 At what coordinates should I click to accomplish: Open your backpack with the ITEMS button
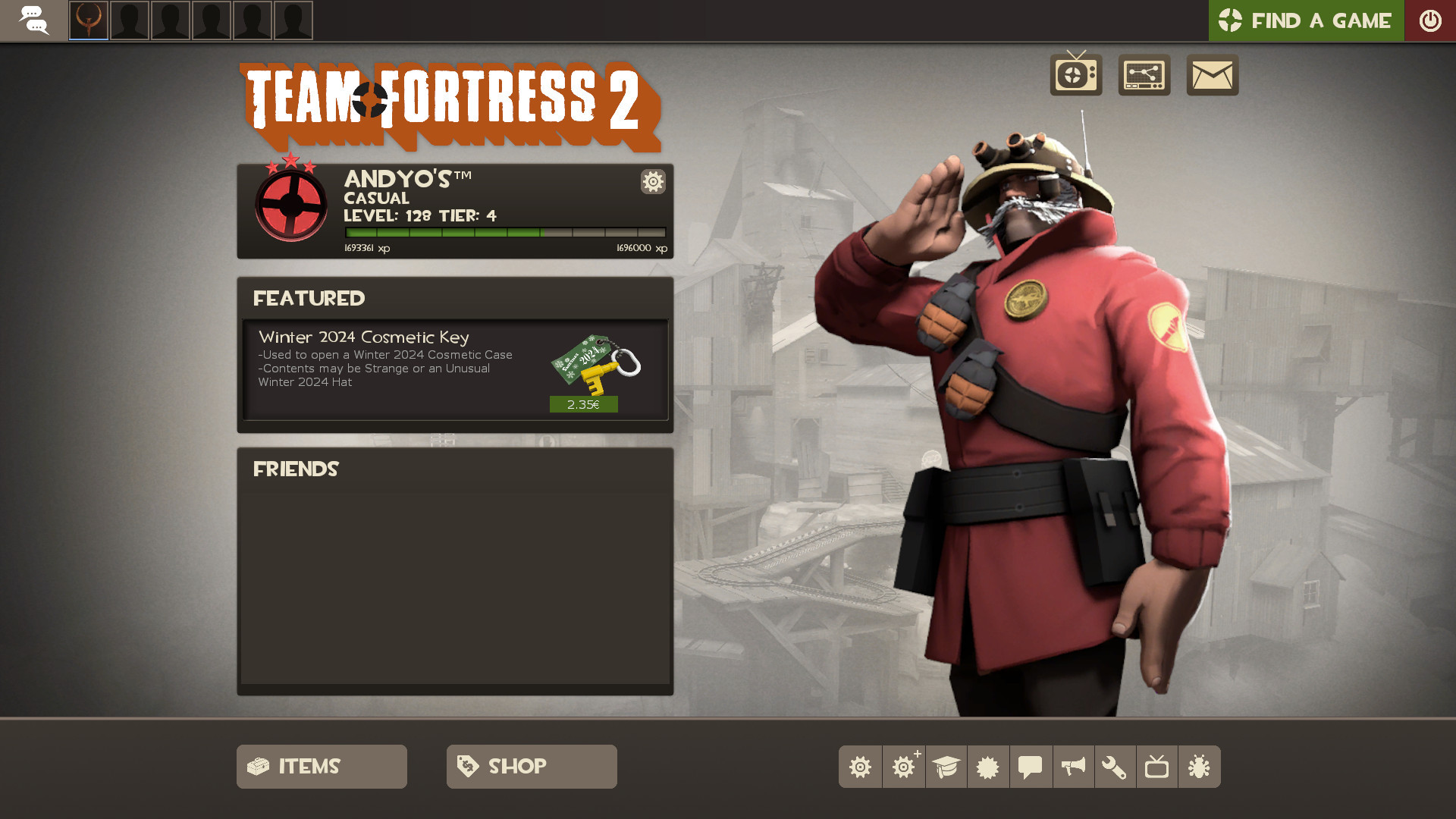click(321, 766)
